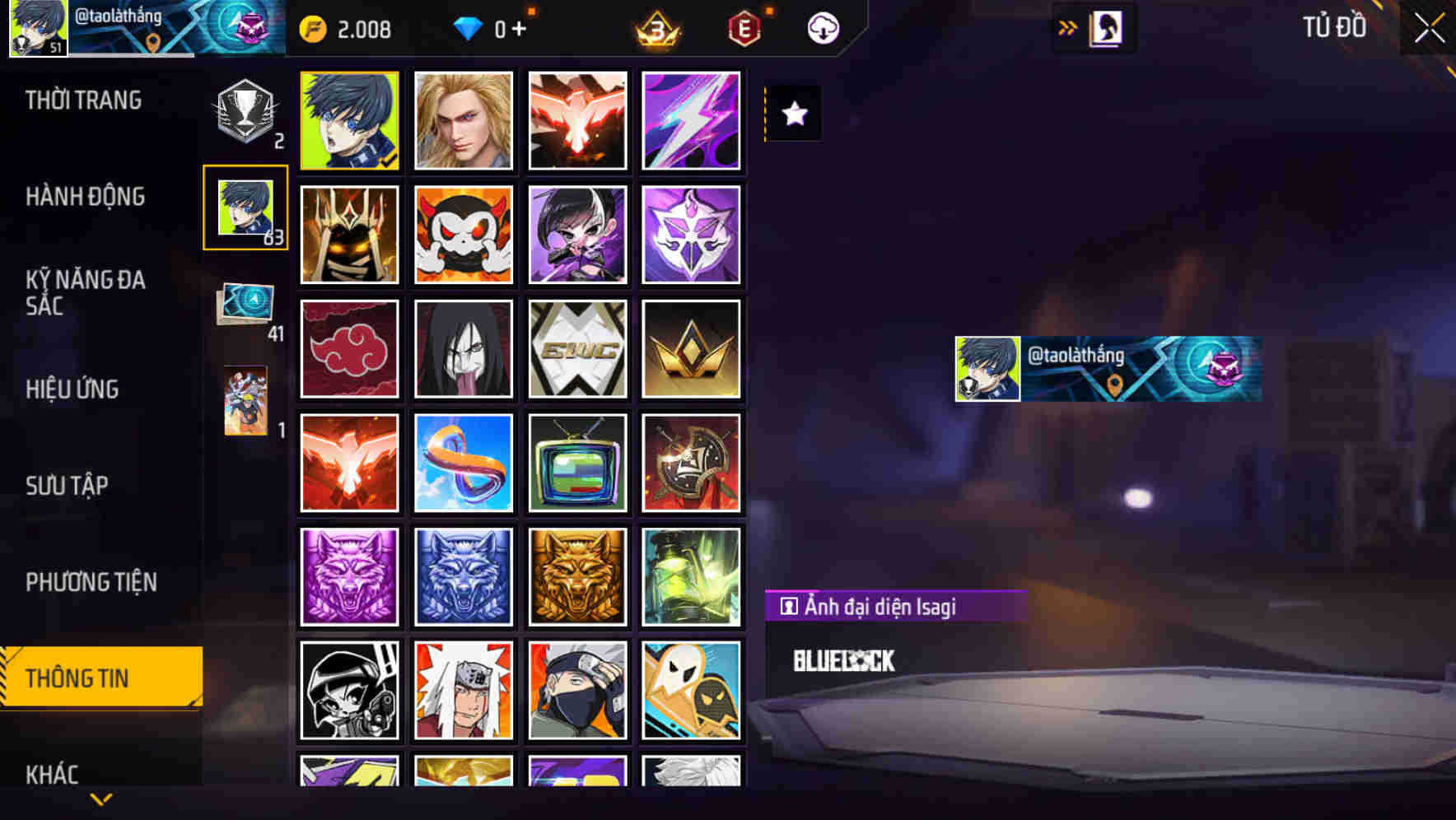Open the banner cards category showing 41 items
The height and width of the screenshot is (820, 1456).
coord(245,306)
